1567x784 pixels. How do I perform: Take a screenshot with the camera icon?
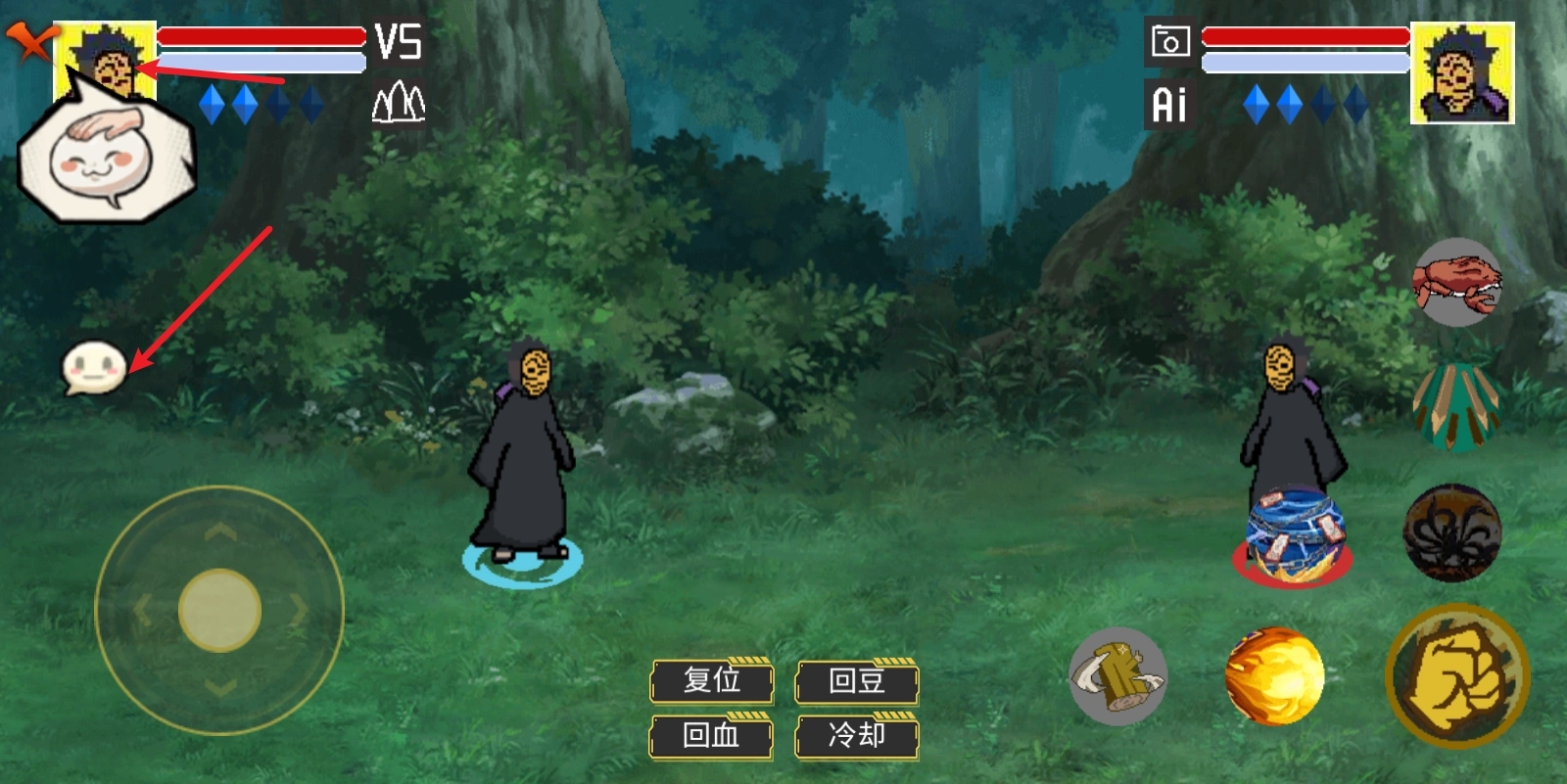point(1169,43)
